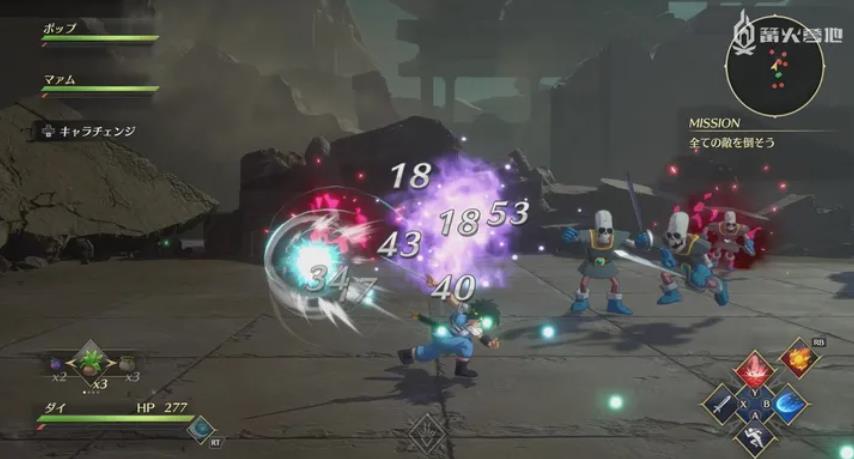Activate the running dash icon
Screen dimensions: 854x459
(754, 437)
